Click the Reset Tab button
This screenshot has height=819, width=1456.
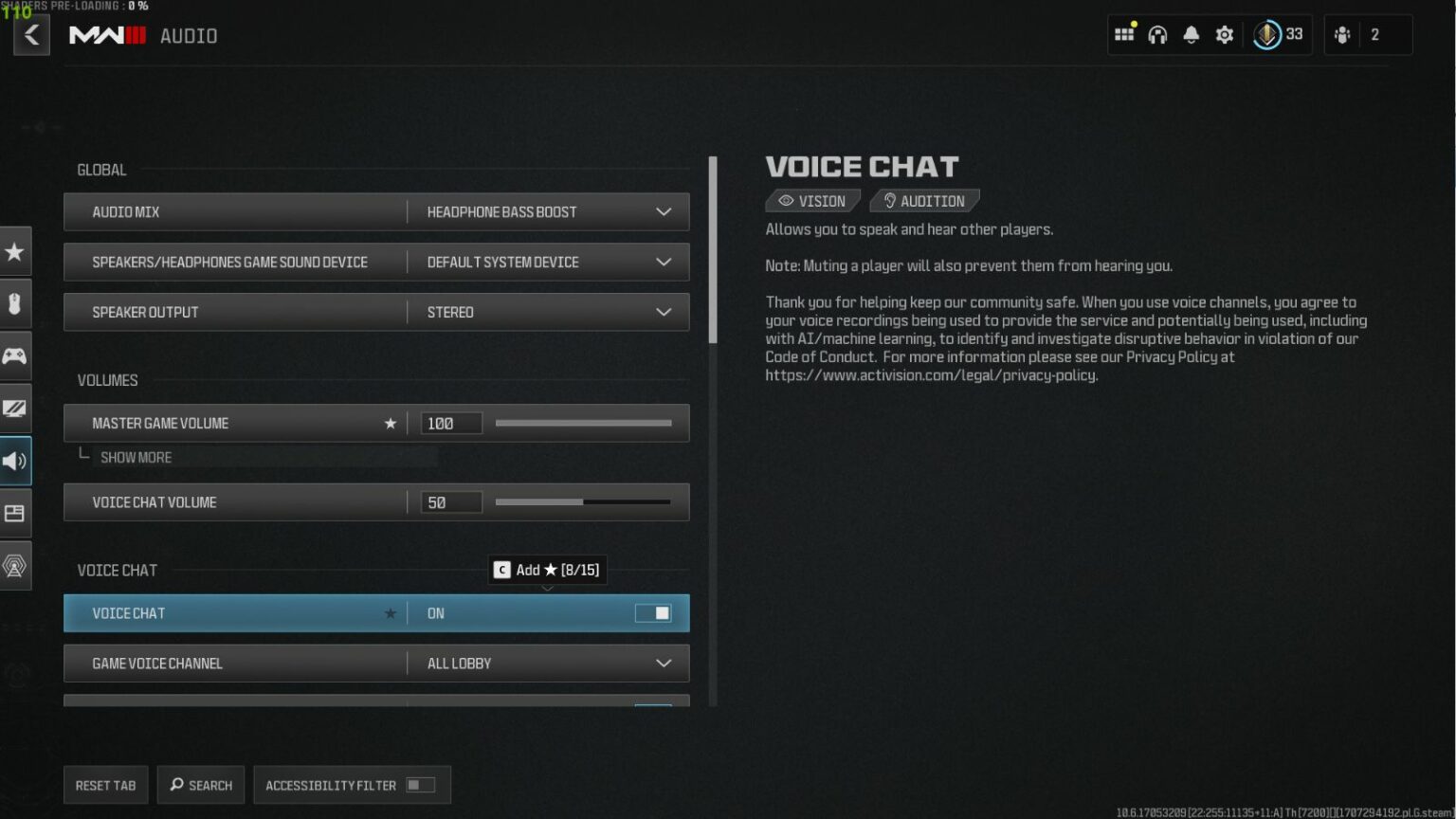pos(105,785)
